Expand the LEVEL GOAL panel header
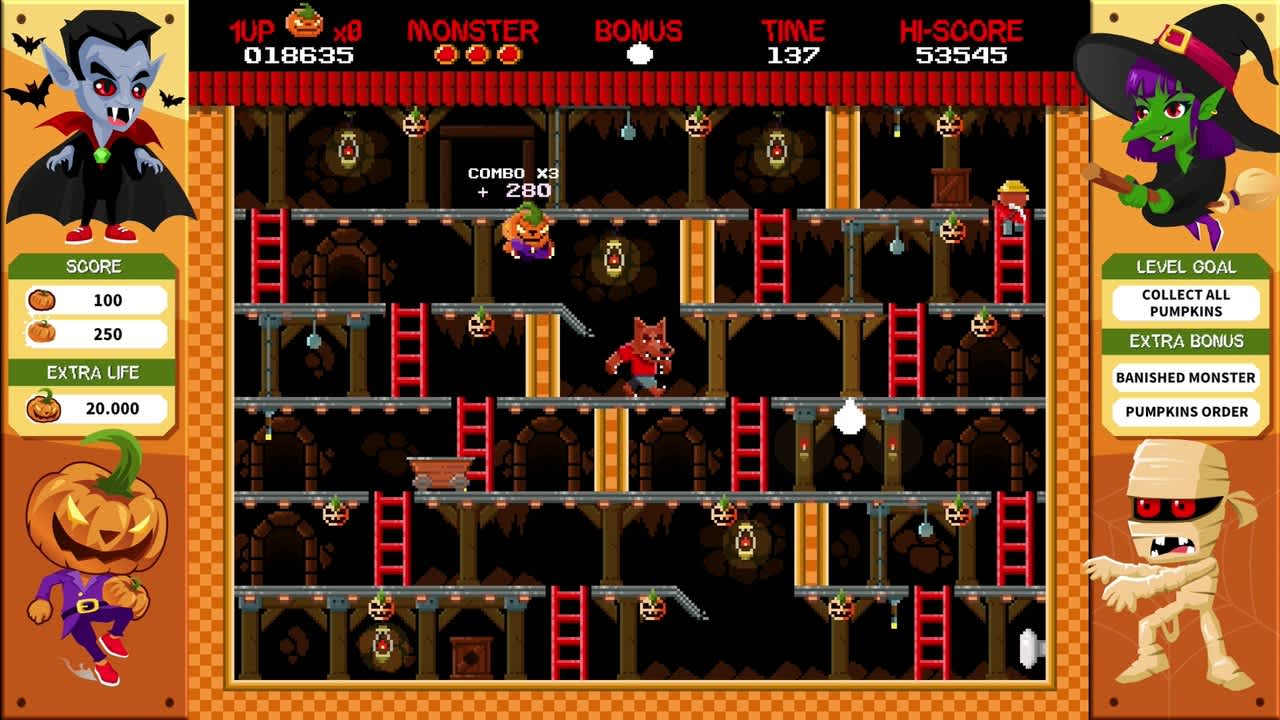This screenshot has height=720, width=1280. 1184,267
